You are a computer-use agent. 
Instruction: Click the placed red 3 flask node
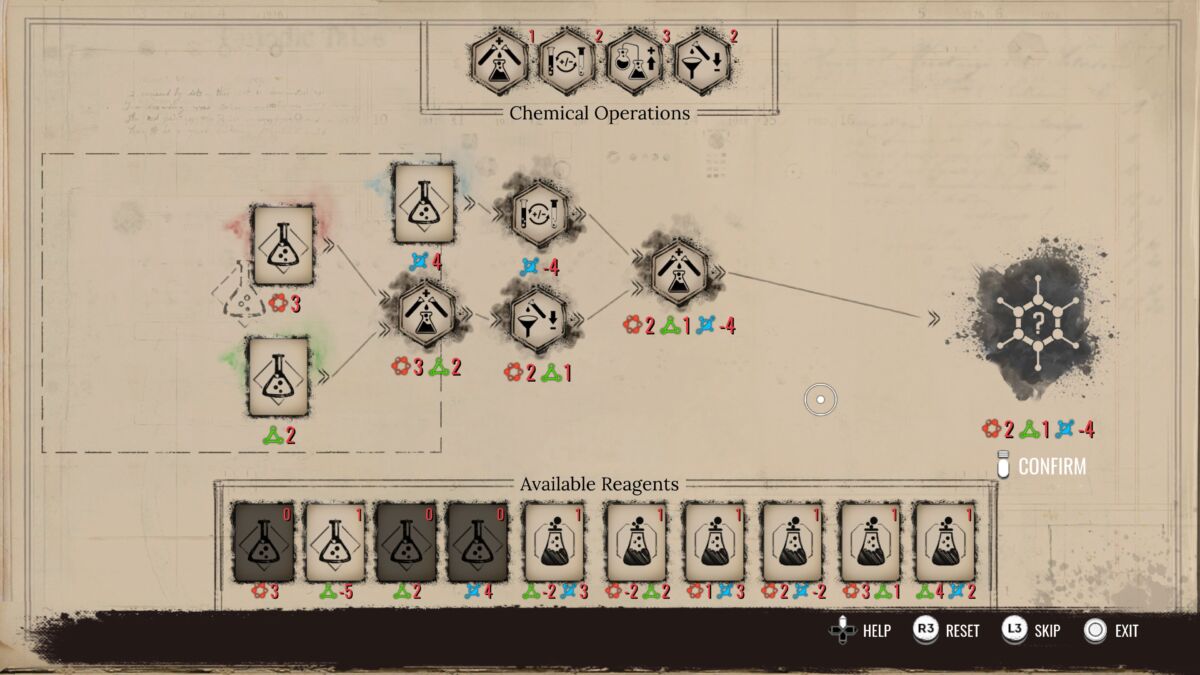coord(283,245)
